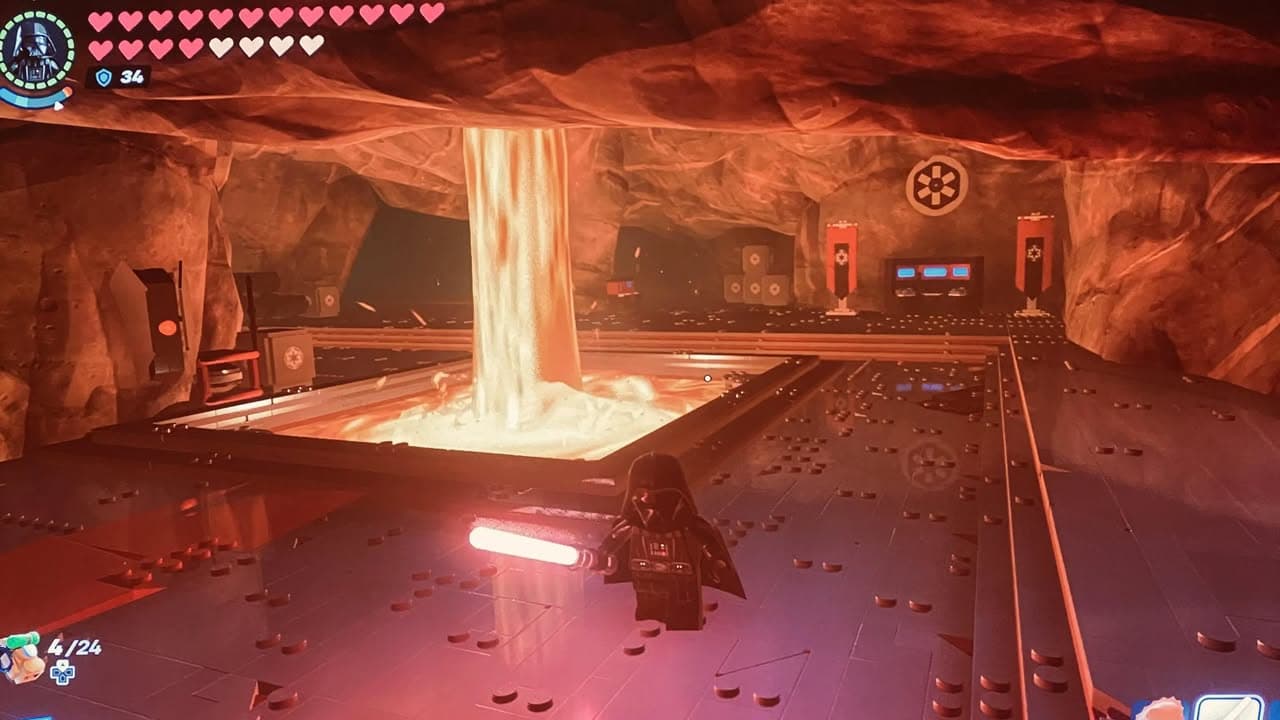Choose the pink item hotbar slot
The height and width of the screenshot is (720, 1280).
click(1162, 711)
